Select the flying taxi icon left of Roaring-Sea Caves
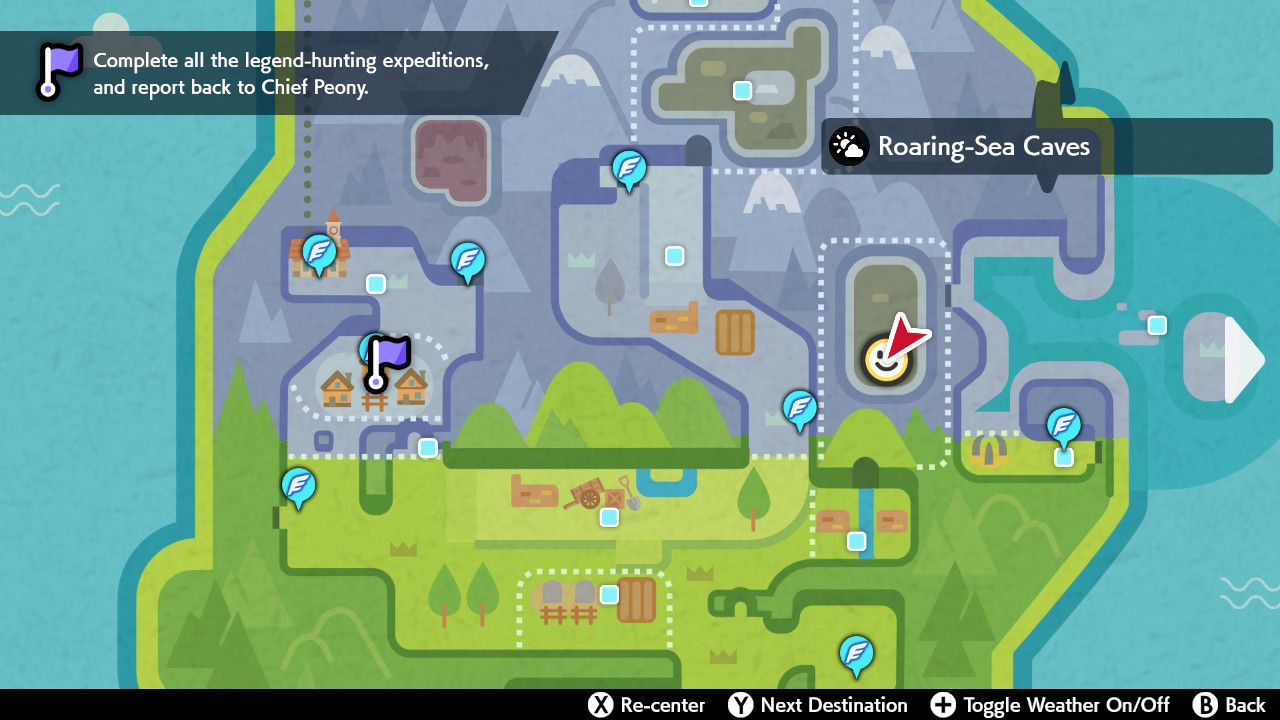The width and height of the screenshot is (1280, 720). (x=800, y=408)
